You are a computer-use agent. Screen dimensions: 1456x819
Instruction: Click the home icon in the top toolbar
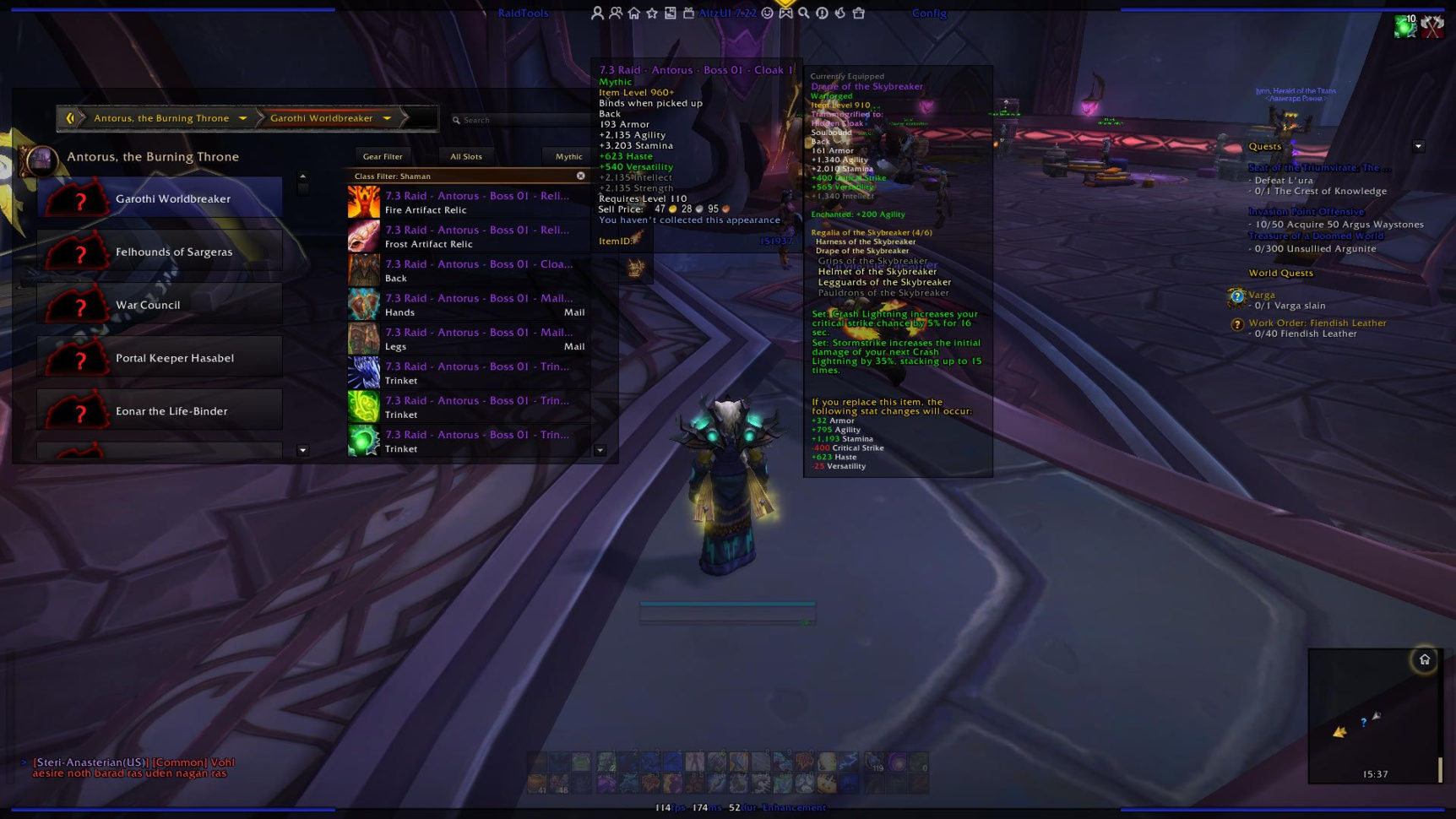click(634, 13)
